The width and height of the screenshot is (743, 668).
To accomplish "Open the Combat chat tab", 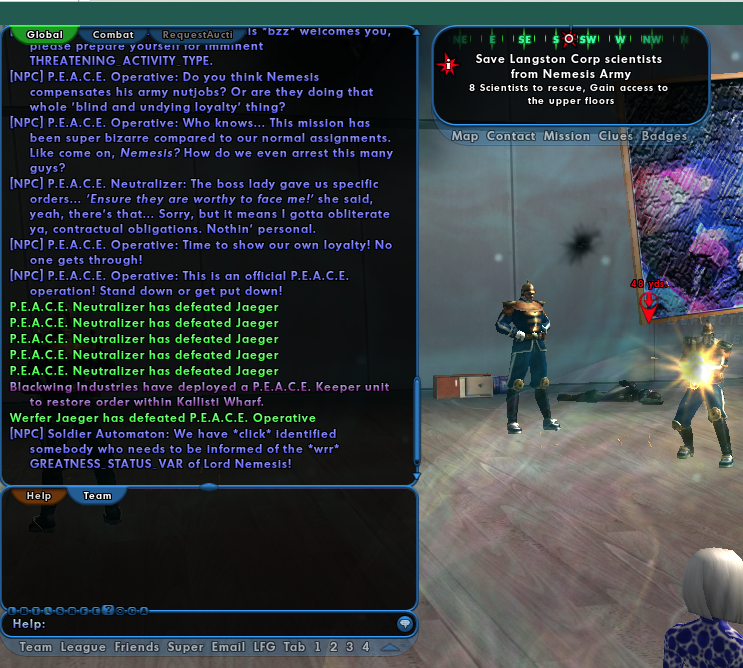I will pyautogui.click(x=112, y=34).
